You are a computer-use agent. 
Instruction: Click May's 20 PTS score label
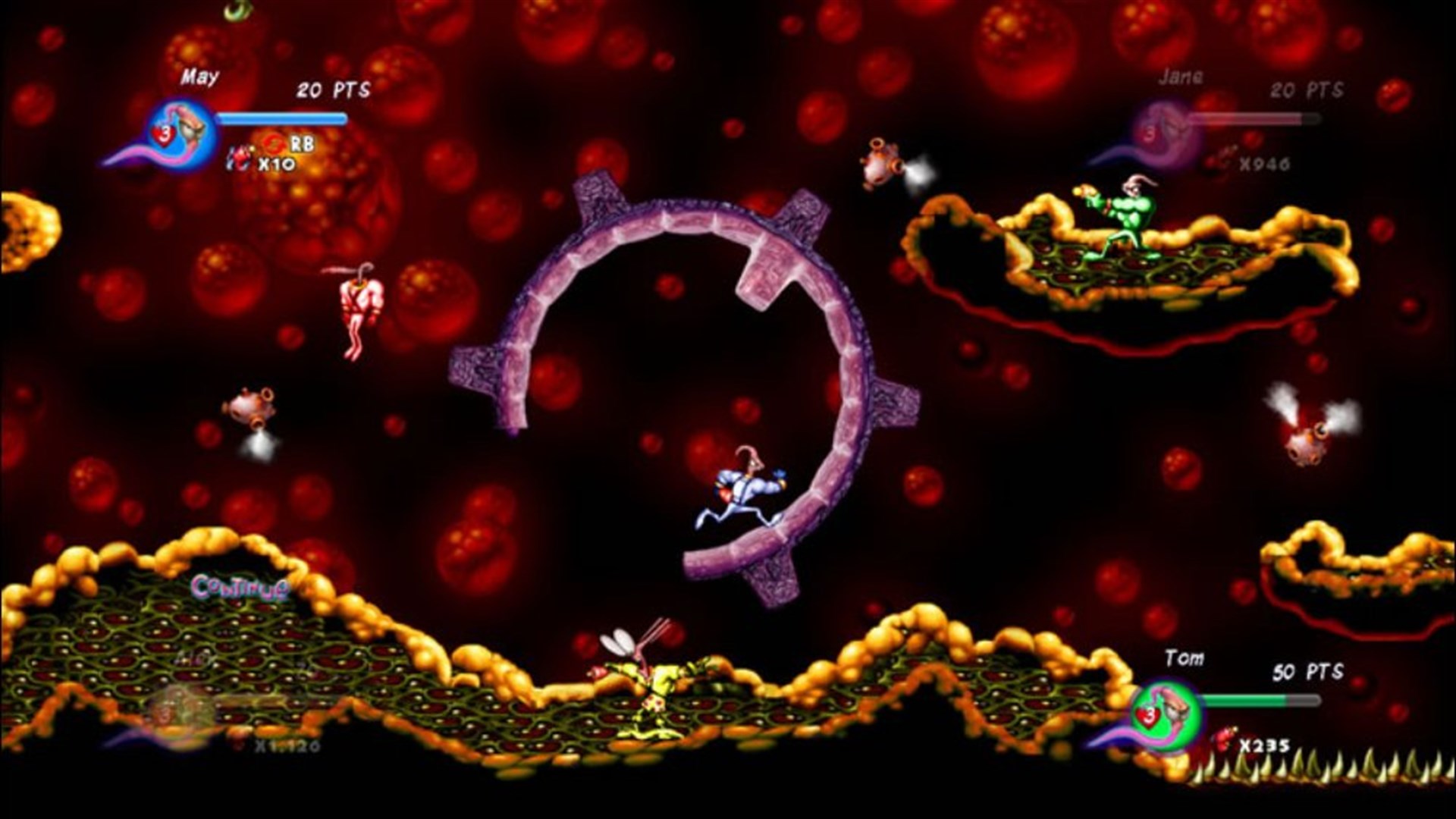pyautogui.click(x=332, y=90)
